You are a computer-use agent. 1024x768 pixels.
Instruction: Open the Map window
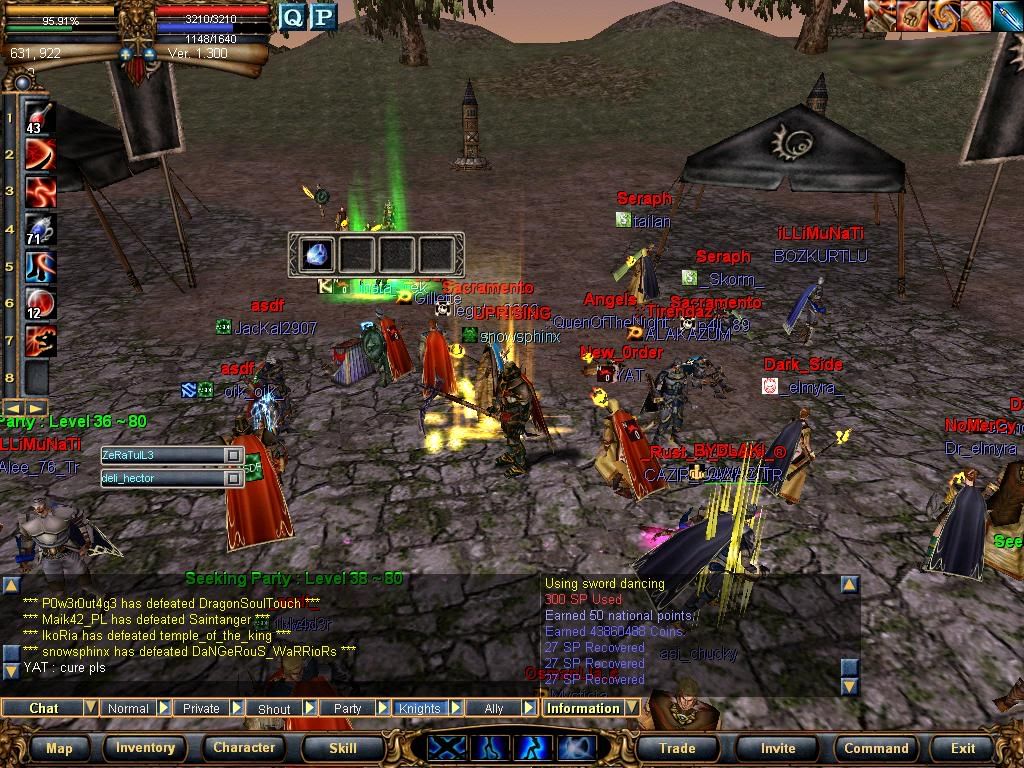pos(60,747)
